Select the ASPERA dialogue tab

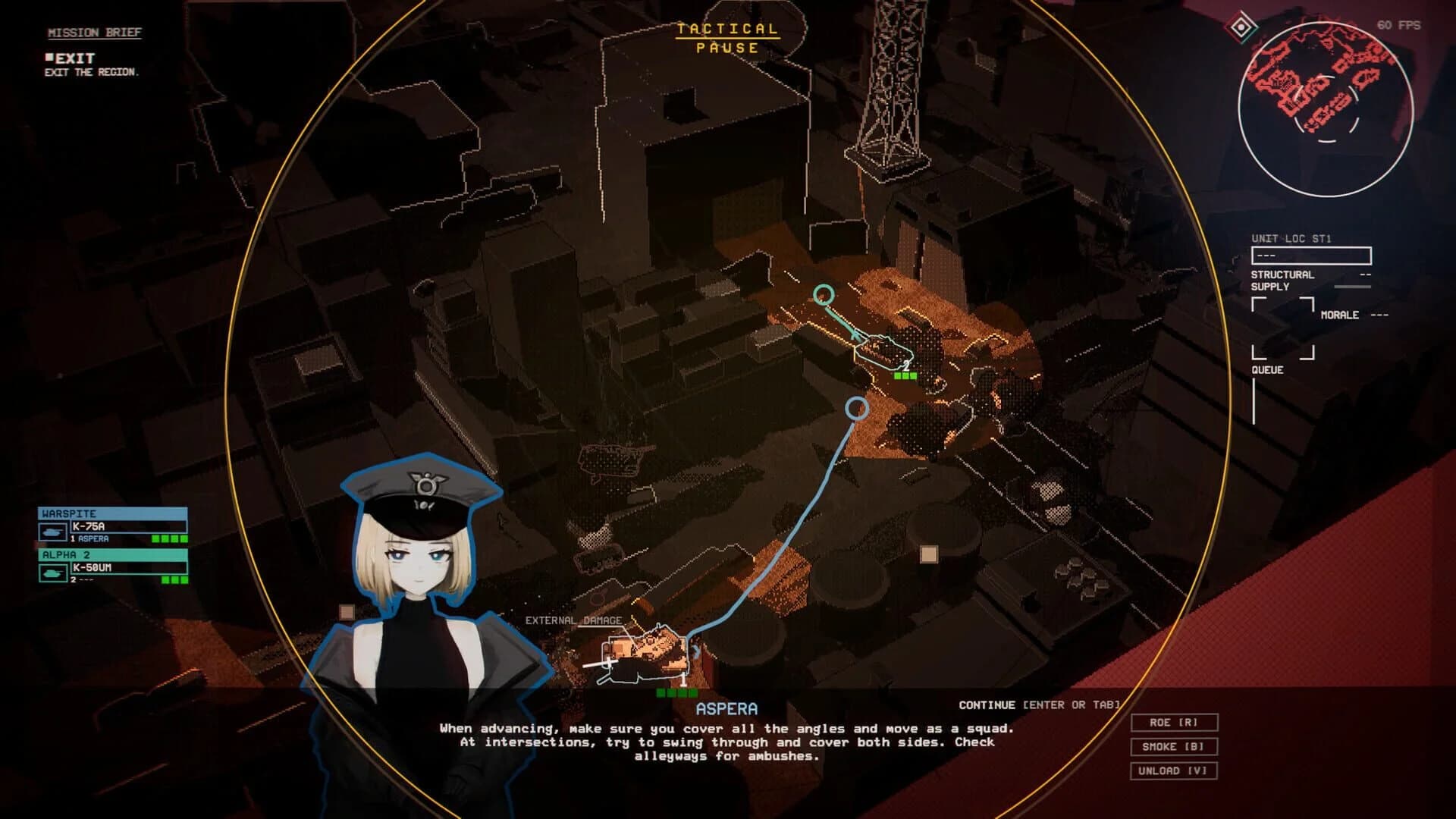(726, 708)
